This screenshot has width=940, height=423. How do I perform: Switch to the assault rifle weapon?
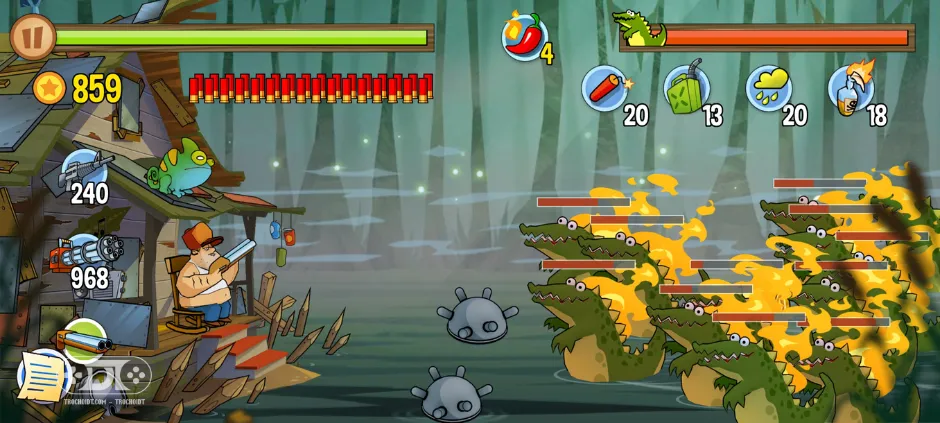pyautogui.click(x=85, y=170)
